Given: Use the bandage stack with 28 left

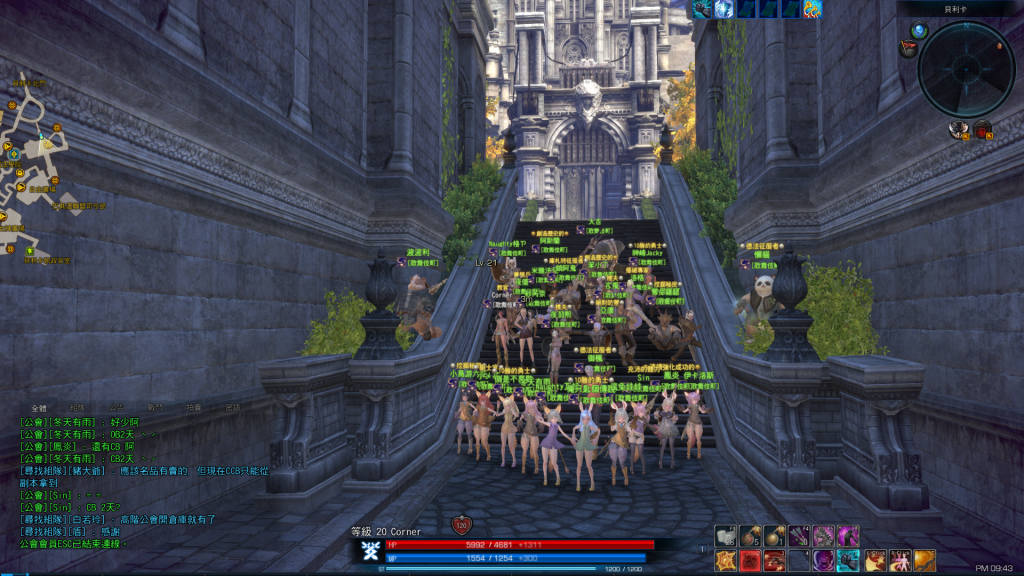Looking at the screenshot, I should tap(726, 537).
